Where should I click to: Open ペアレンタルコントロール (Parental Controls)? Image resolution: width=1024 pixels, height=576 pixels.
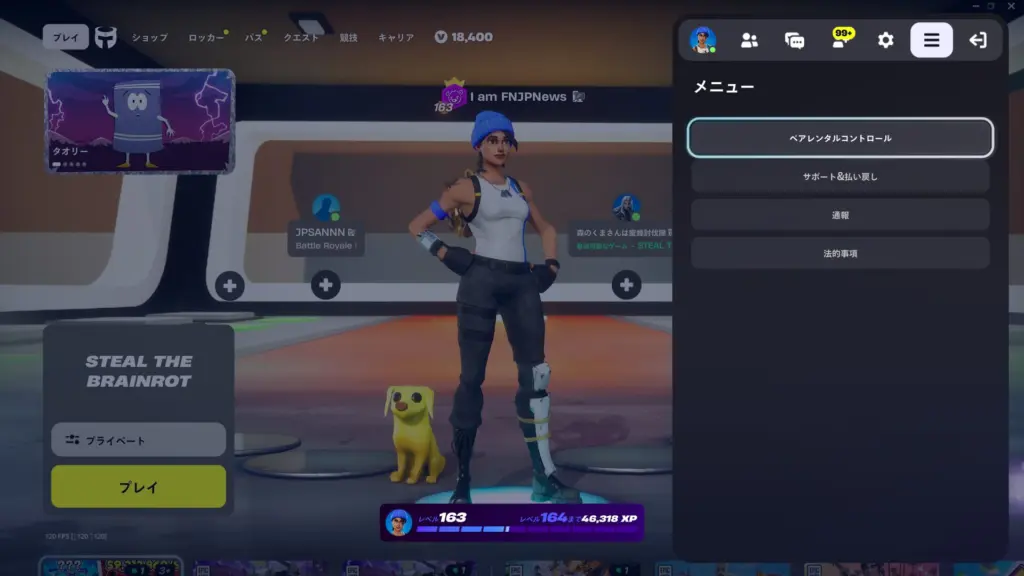840,138
